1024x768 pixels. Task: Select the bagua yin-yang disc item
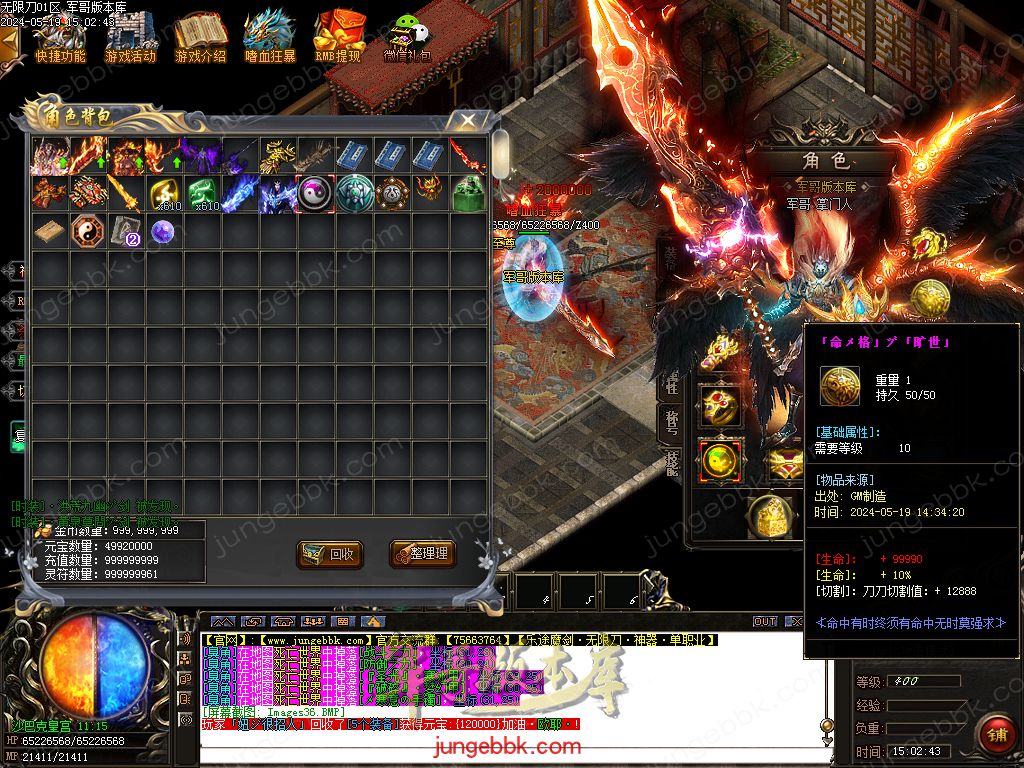[86, 232]
